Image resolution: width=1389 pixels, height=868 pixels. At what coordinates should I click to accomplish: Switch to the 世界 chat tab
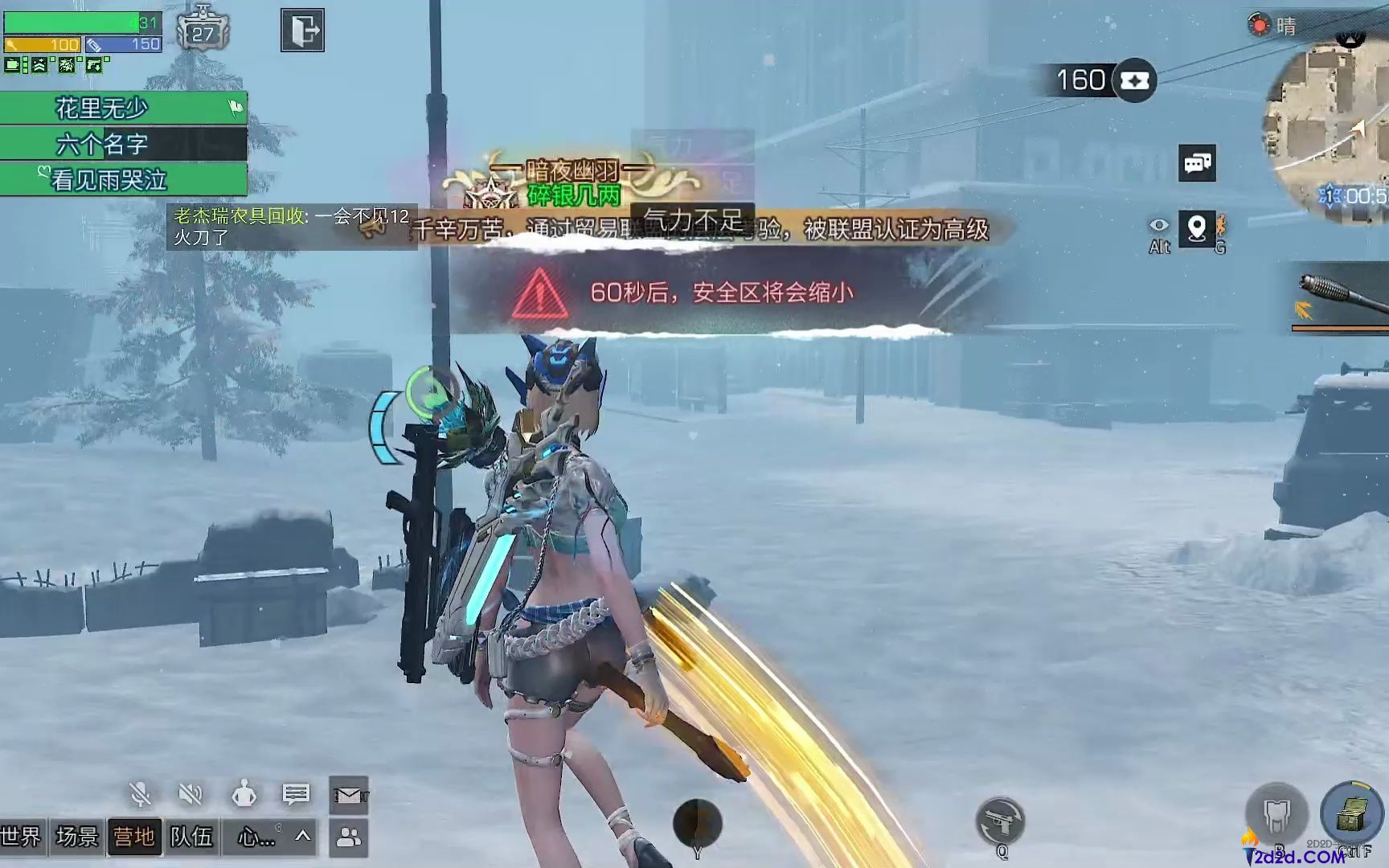click(20, 836)
